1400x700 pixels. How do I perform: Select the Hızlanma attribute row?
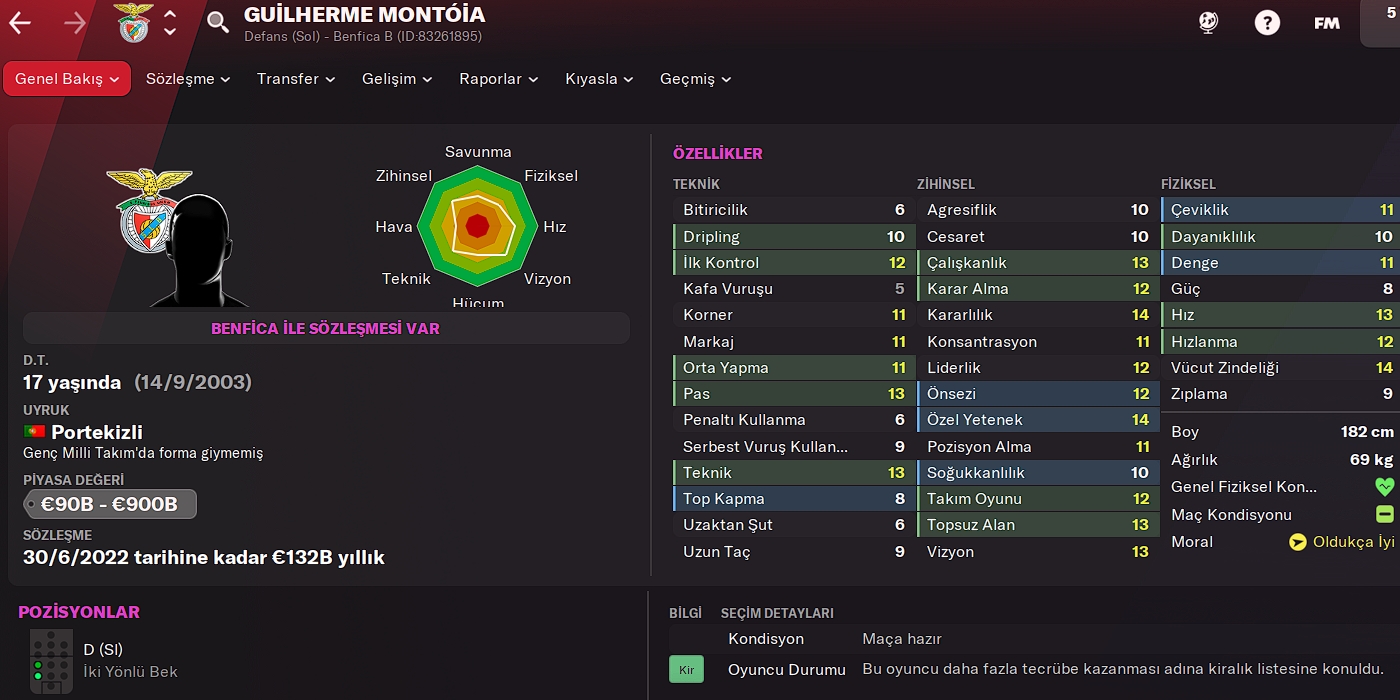1281,342
